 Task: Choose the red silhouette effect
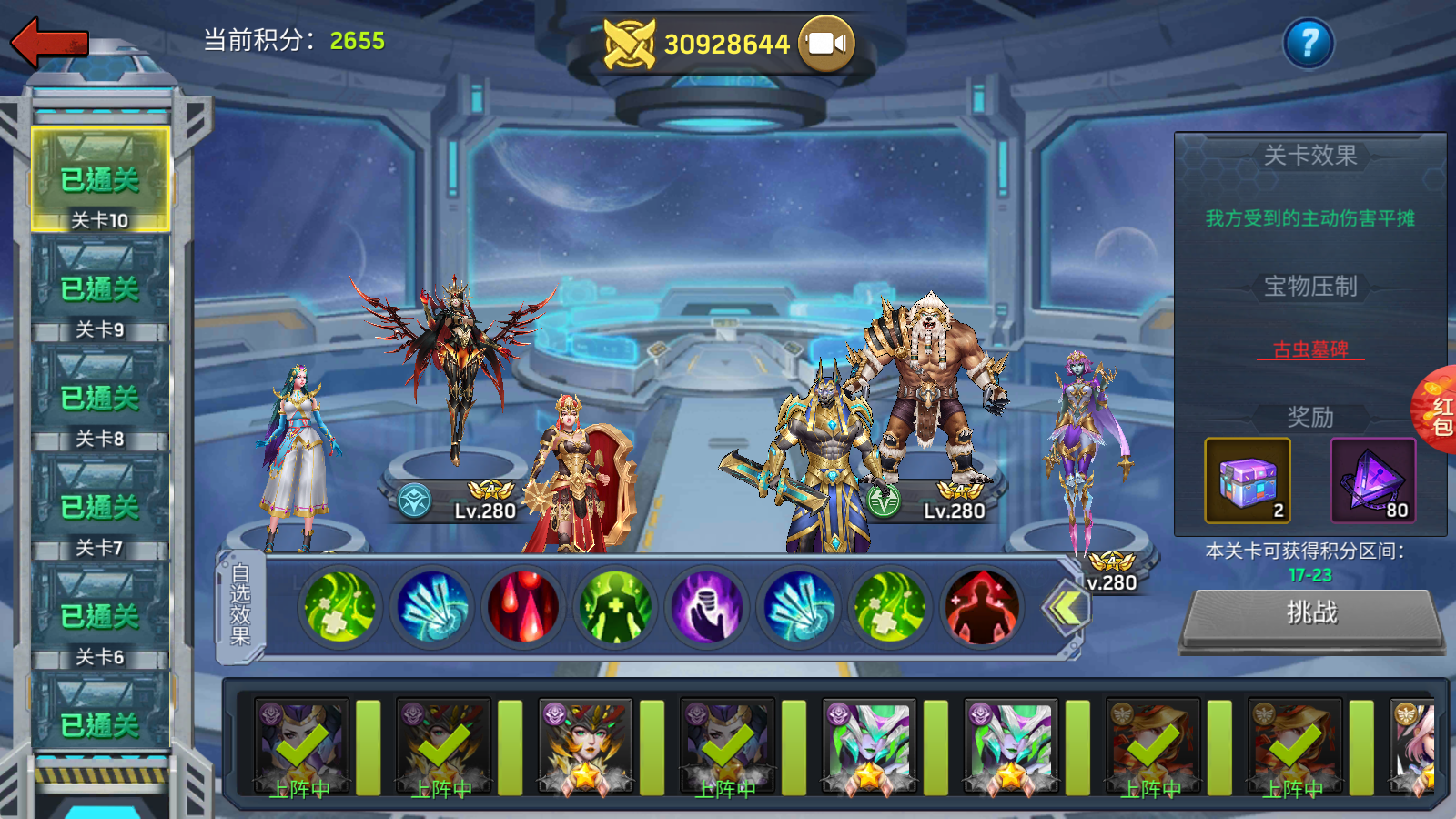[982, 607]
